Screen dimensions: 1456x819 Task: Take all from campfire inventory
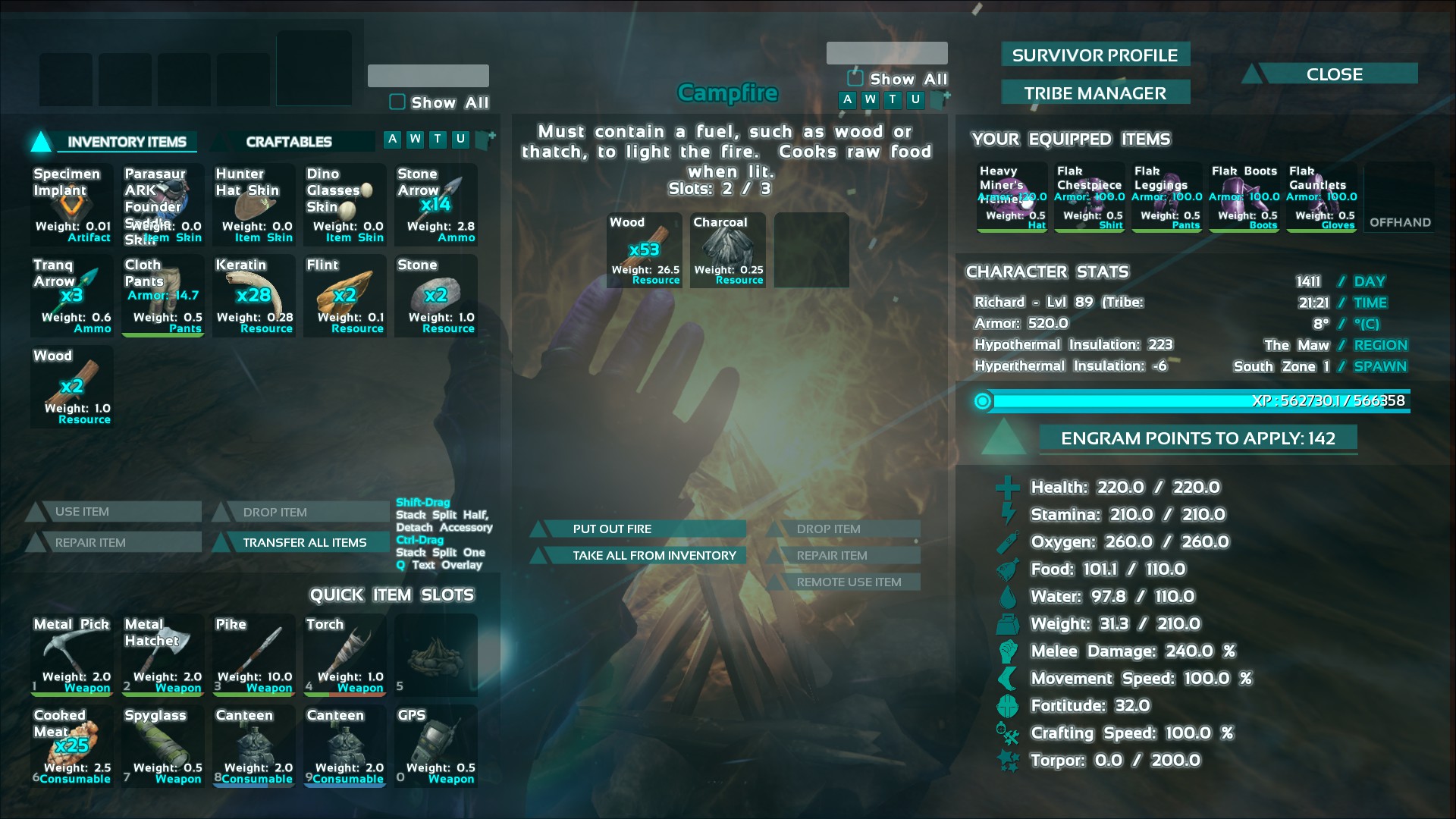pos(654,555)
